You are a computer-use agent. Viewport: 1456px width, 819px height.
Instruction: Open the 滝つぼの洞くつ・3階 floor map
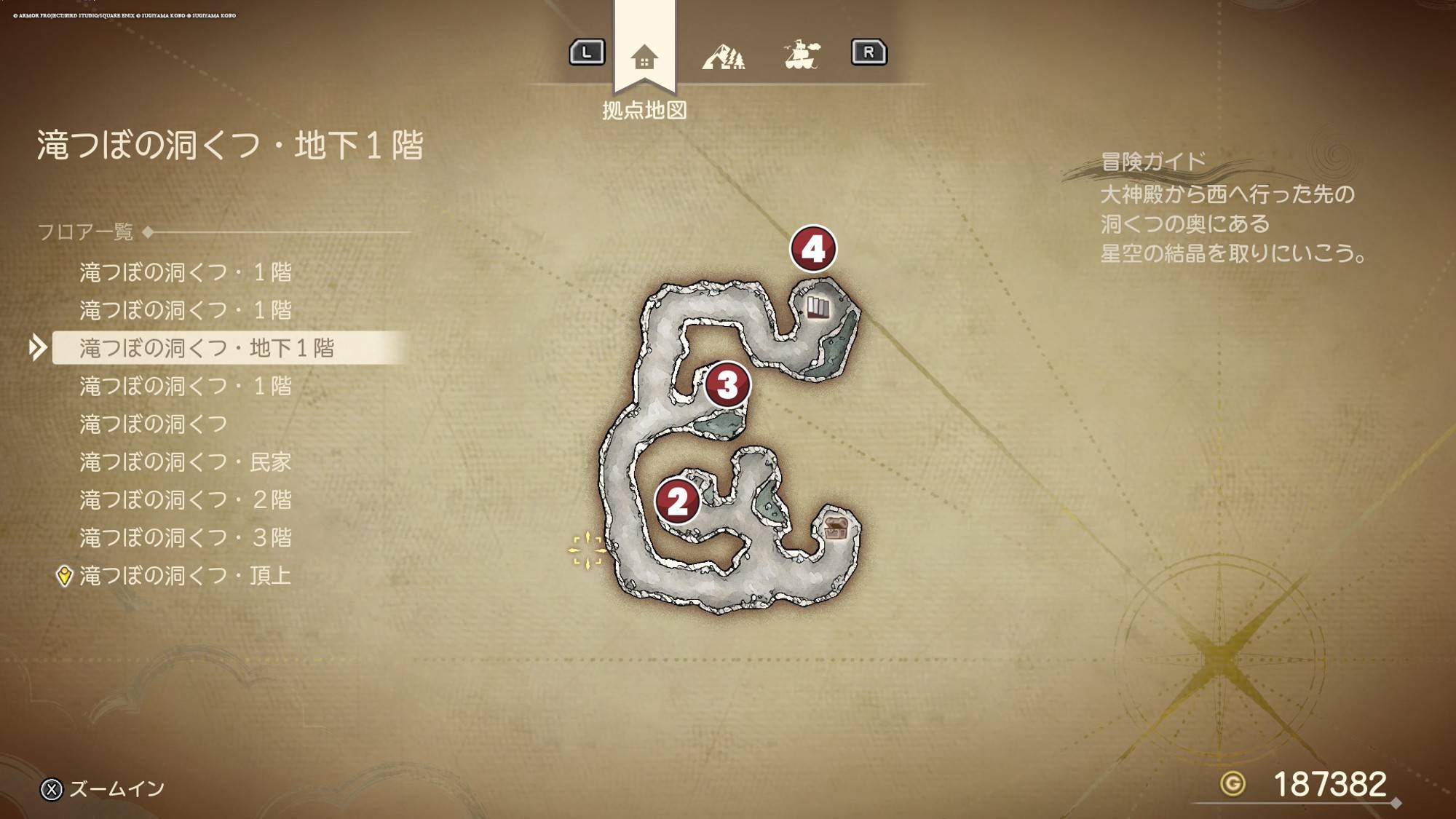pos(186,537)
